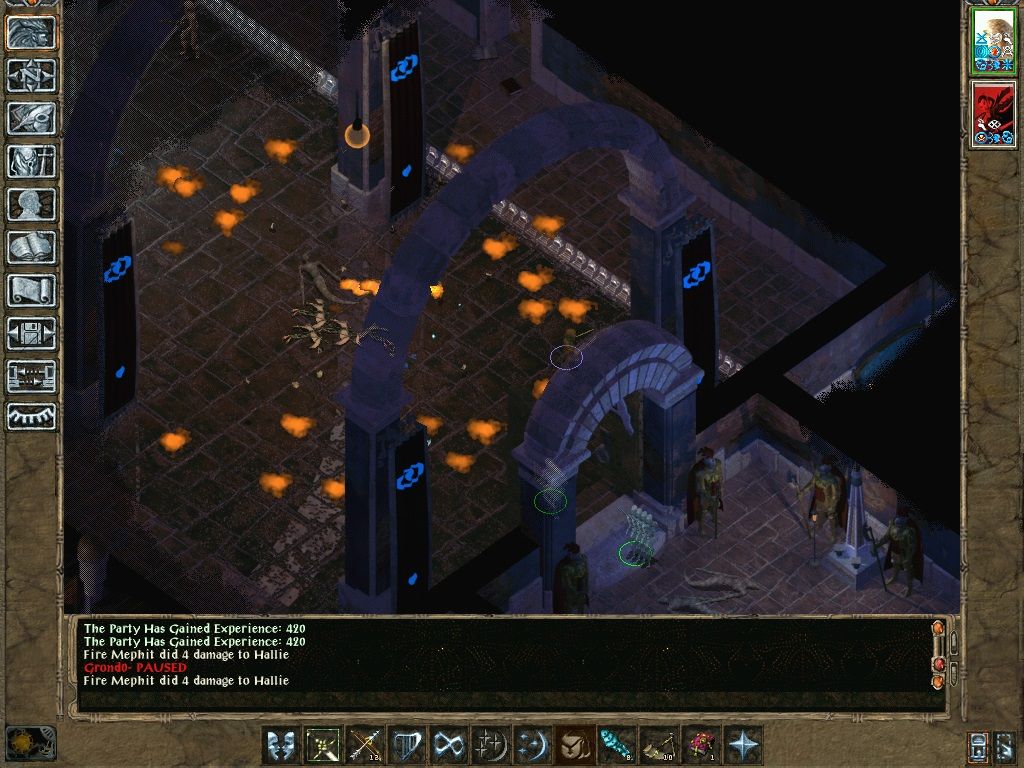Open the area map with the compass button
The height and width of the screenshot is (768, 1024).
[31, 75]
